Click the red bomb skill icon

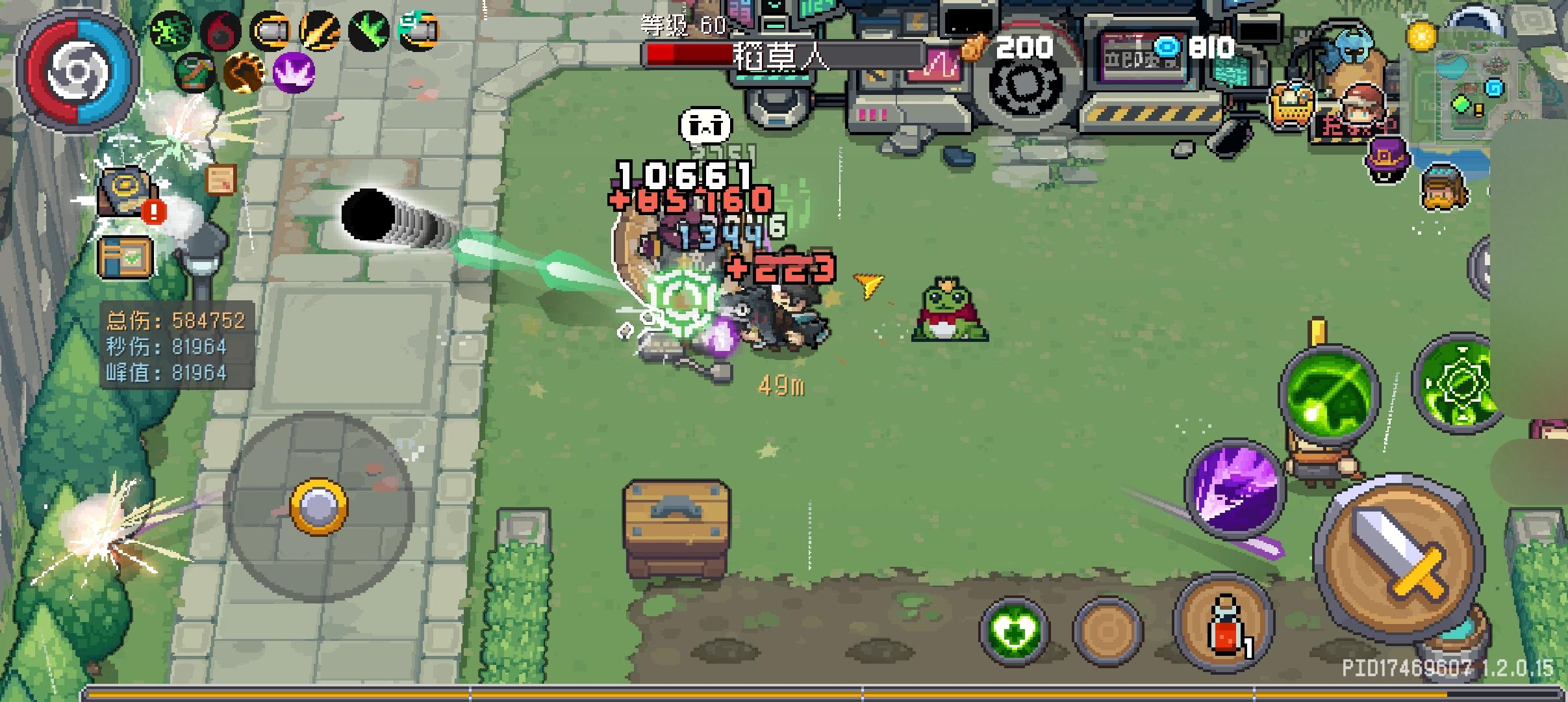point(220,29)
